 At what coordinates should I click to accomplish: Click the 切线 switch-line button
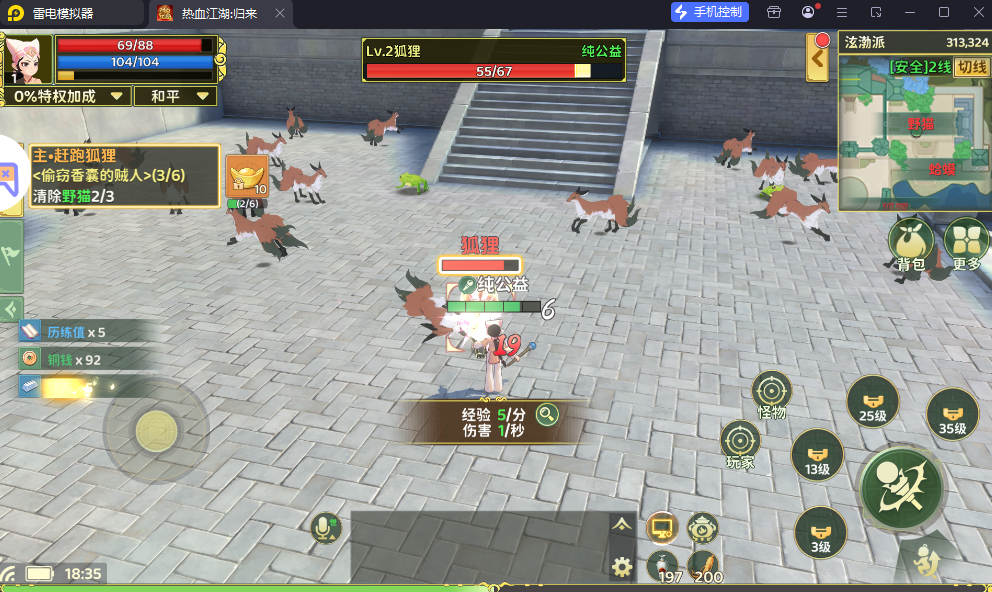point(970,67)
